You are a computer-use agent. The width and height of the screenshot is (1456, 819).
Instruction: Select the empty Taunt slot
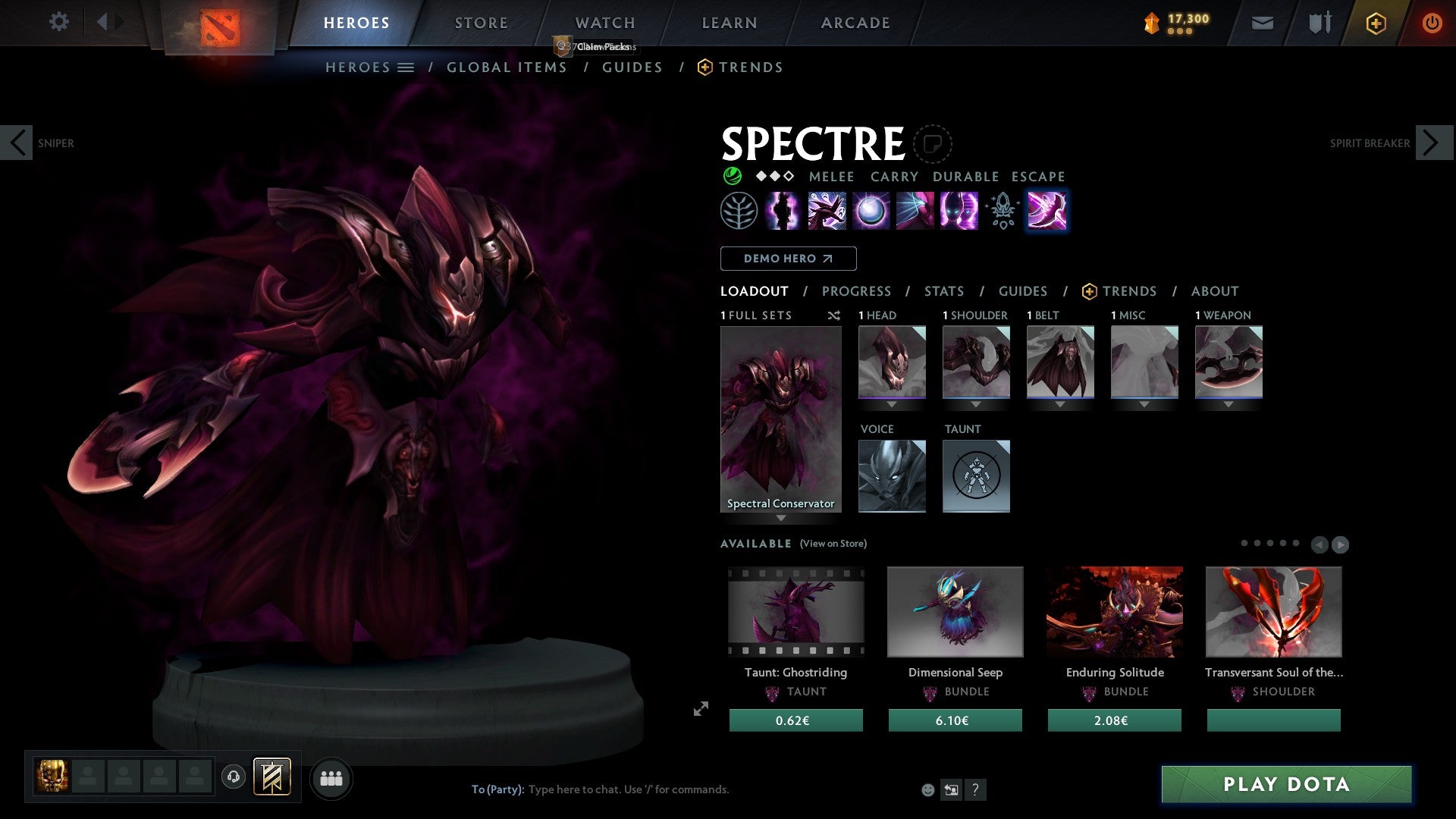tap(976, 476)
